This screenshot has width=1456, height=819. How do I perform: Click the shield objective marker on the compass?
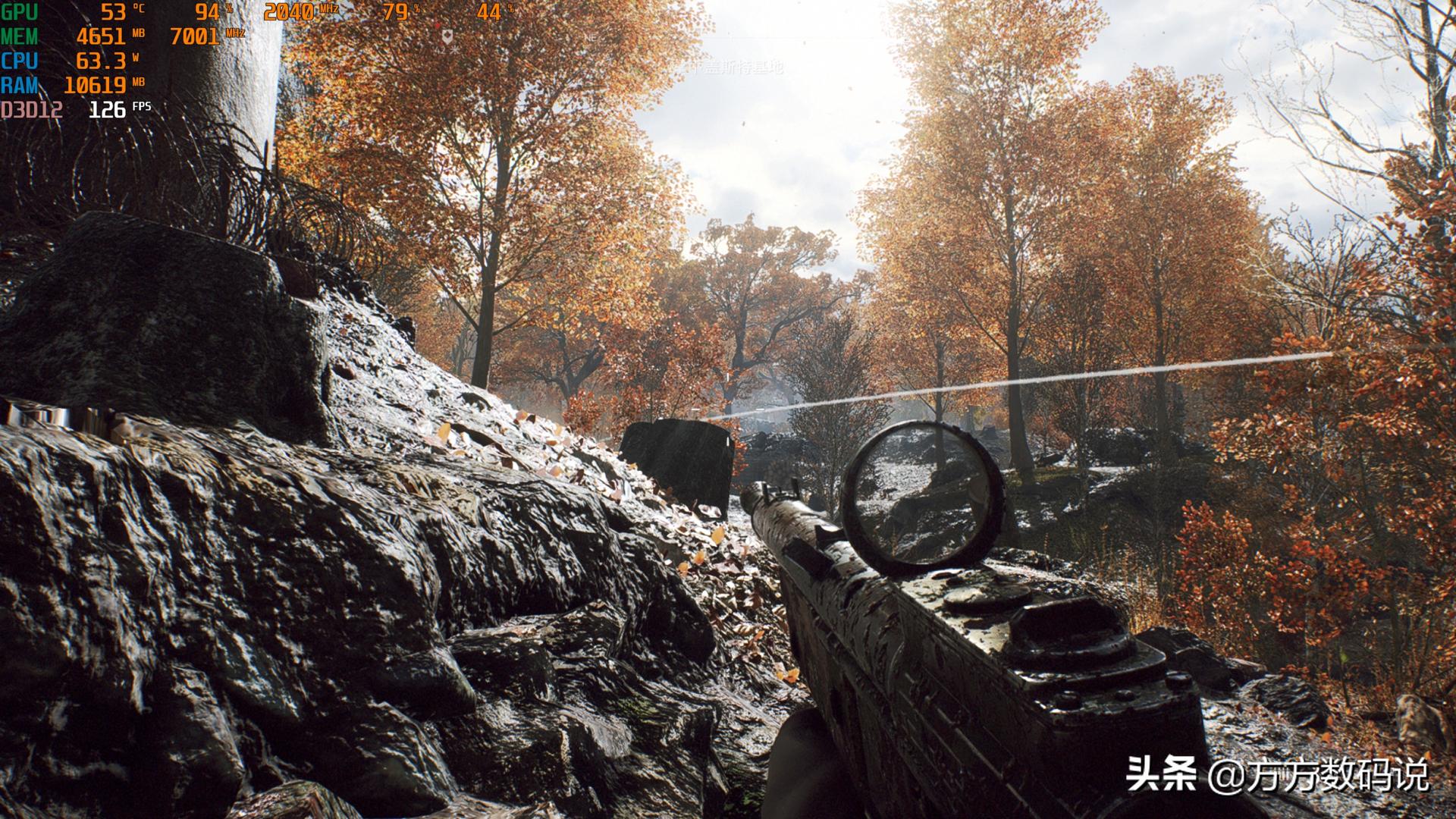click(447, 36)
